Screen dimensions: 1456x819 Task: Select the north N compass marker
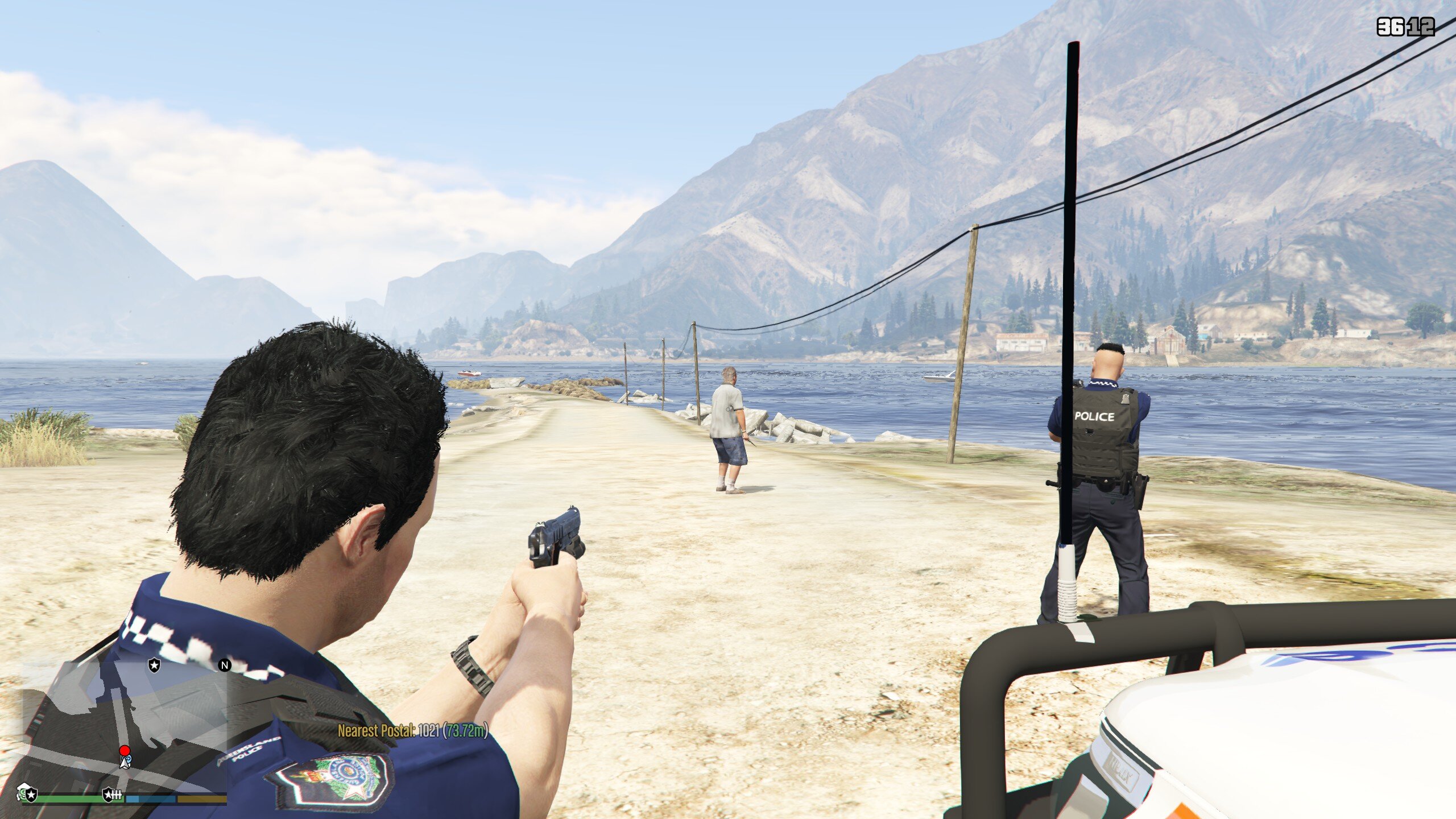[x=225, y=665]
